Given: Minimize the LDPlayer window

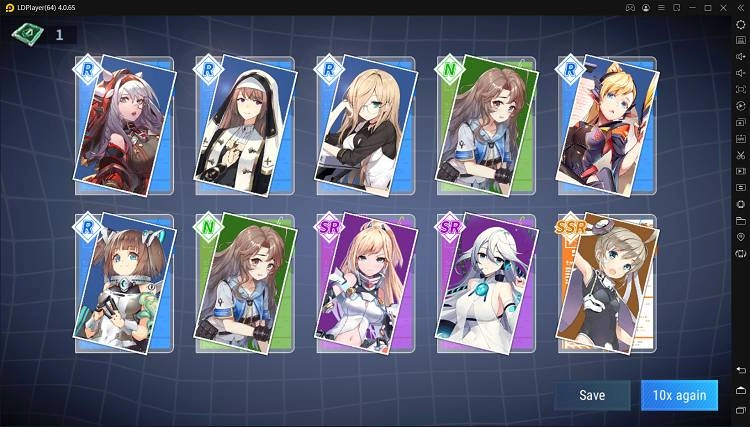Looking at the screenshot, I should point(687,8).
